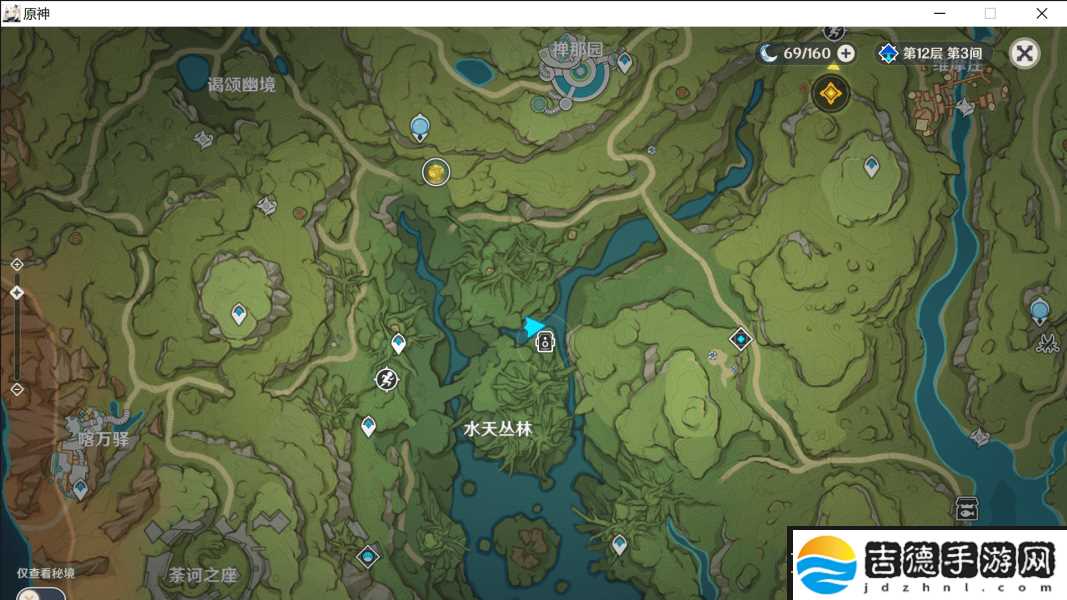This screenshot has width=1067, height=600.
Task: Maximize the 原神 window
Action: click(x=990, y=13)
